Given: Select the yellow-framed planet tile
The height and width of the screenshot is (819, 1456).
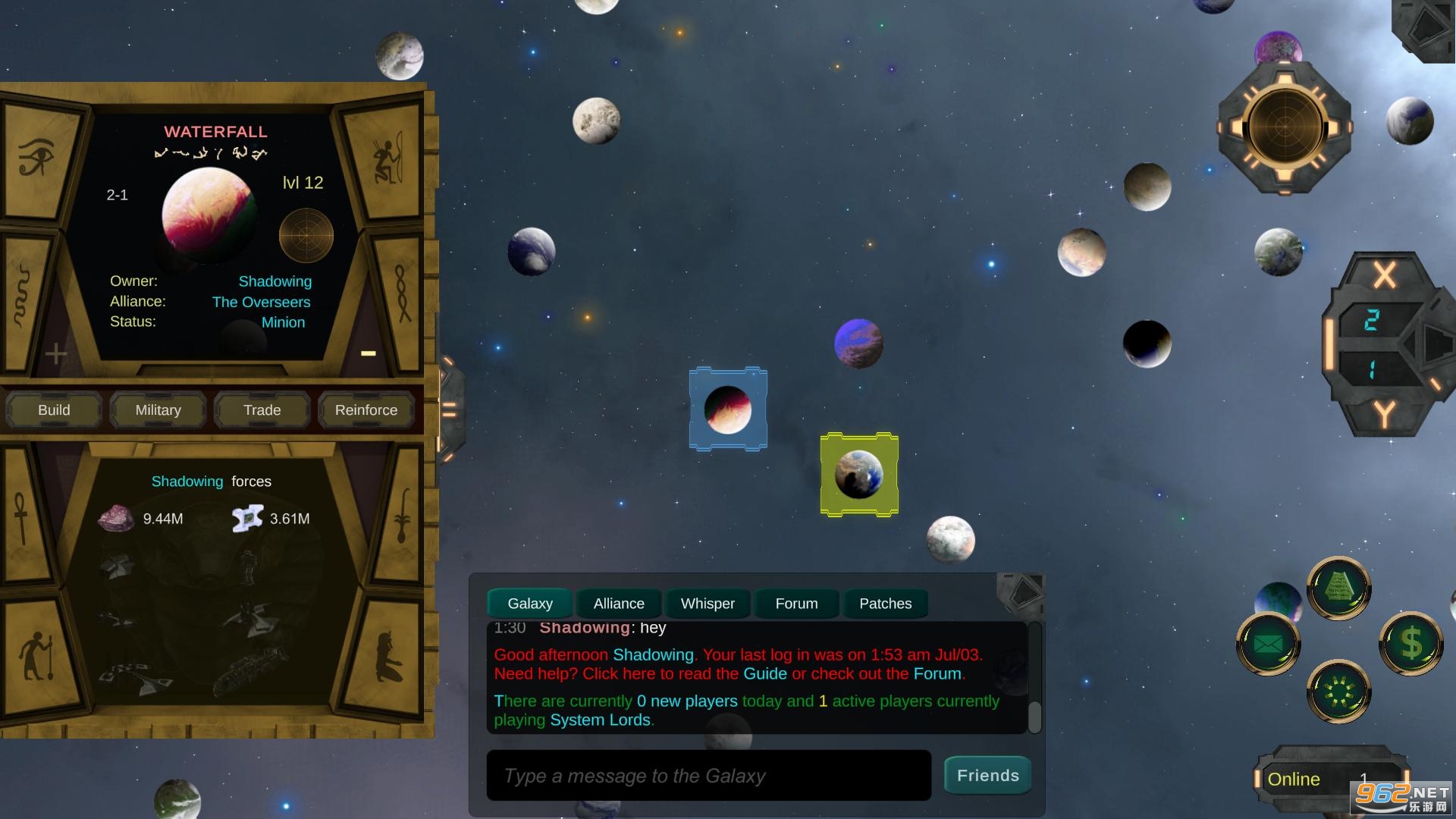Looking at the screenshot, I should tap(859, 475).
